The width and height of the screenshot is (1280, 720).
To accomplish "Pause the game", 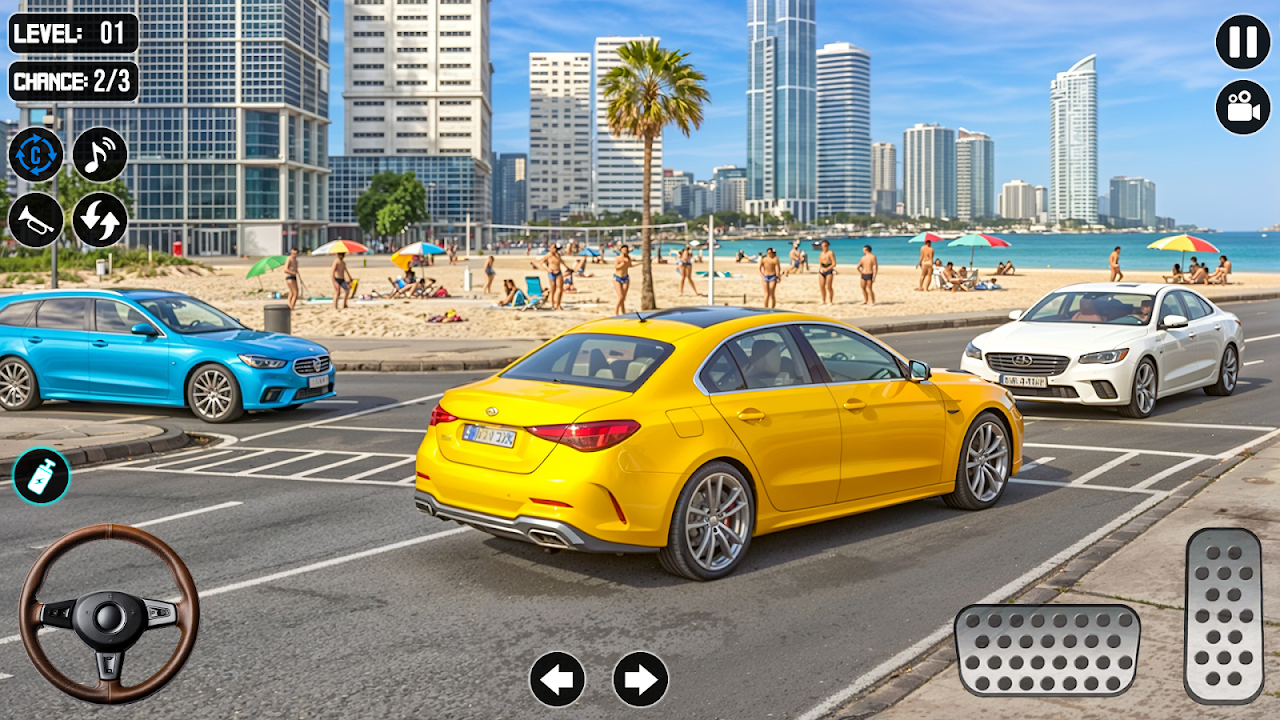I will pos(1243,42).
